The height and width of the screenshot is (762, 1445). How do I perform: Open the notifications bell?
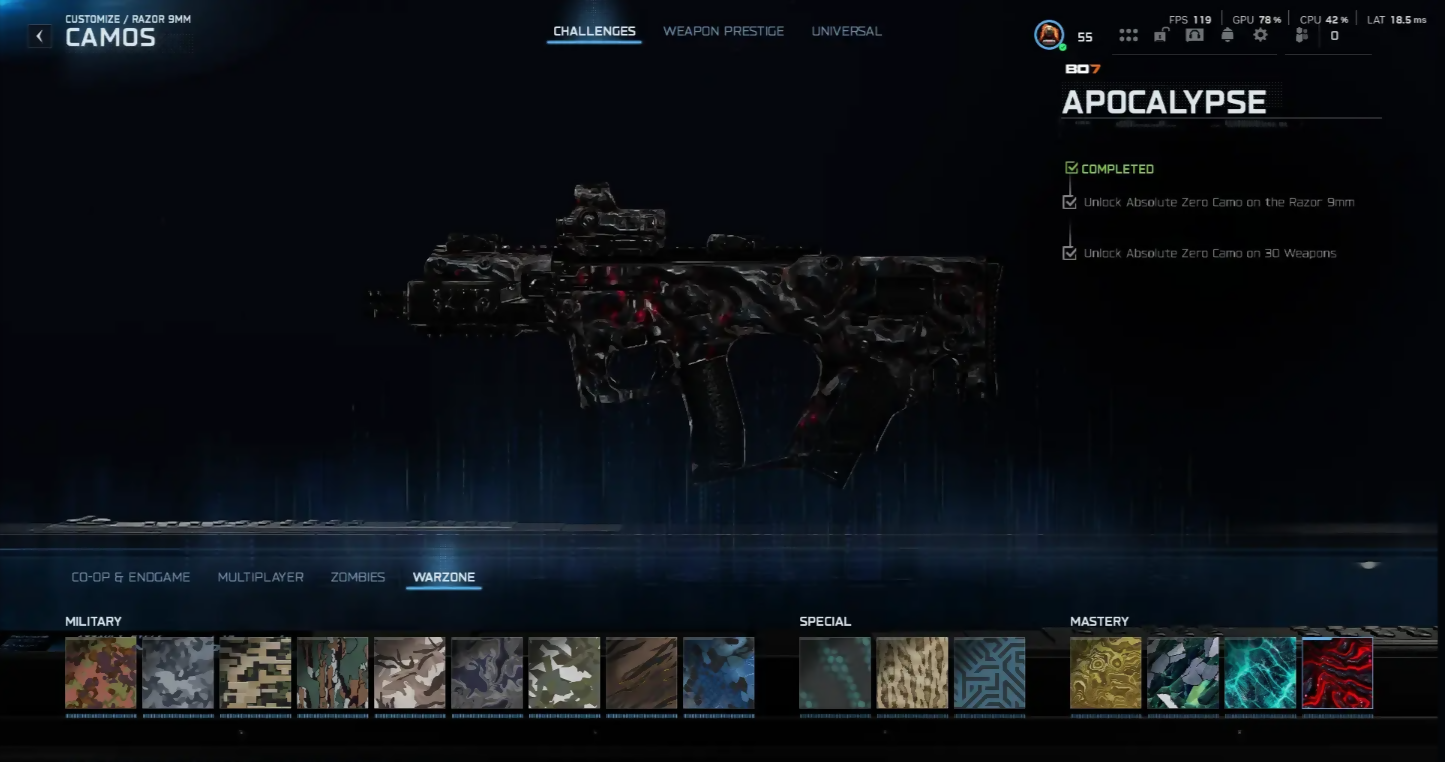coord(1227,35)
